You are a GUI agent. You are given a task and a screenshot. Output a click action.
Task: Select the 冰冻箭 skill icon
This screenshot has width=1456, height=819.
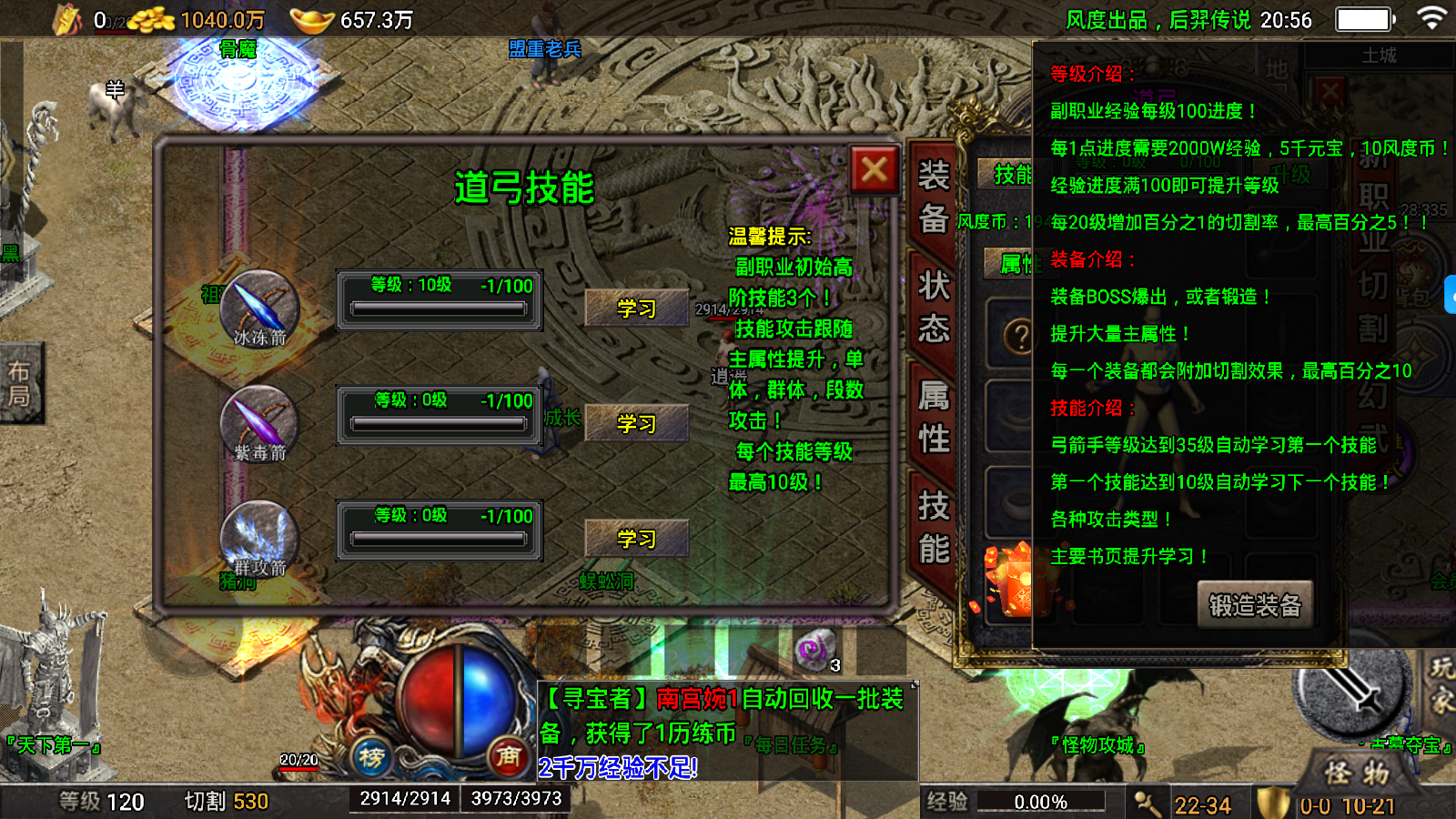point(259,308)
